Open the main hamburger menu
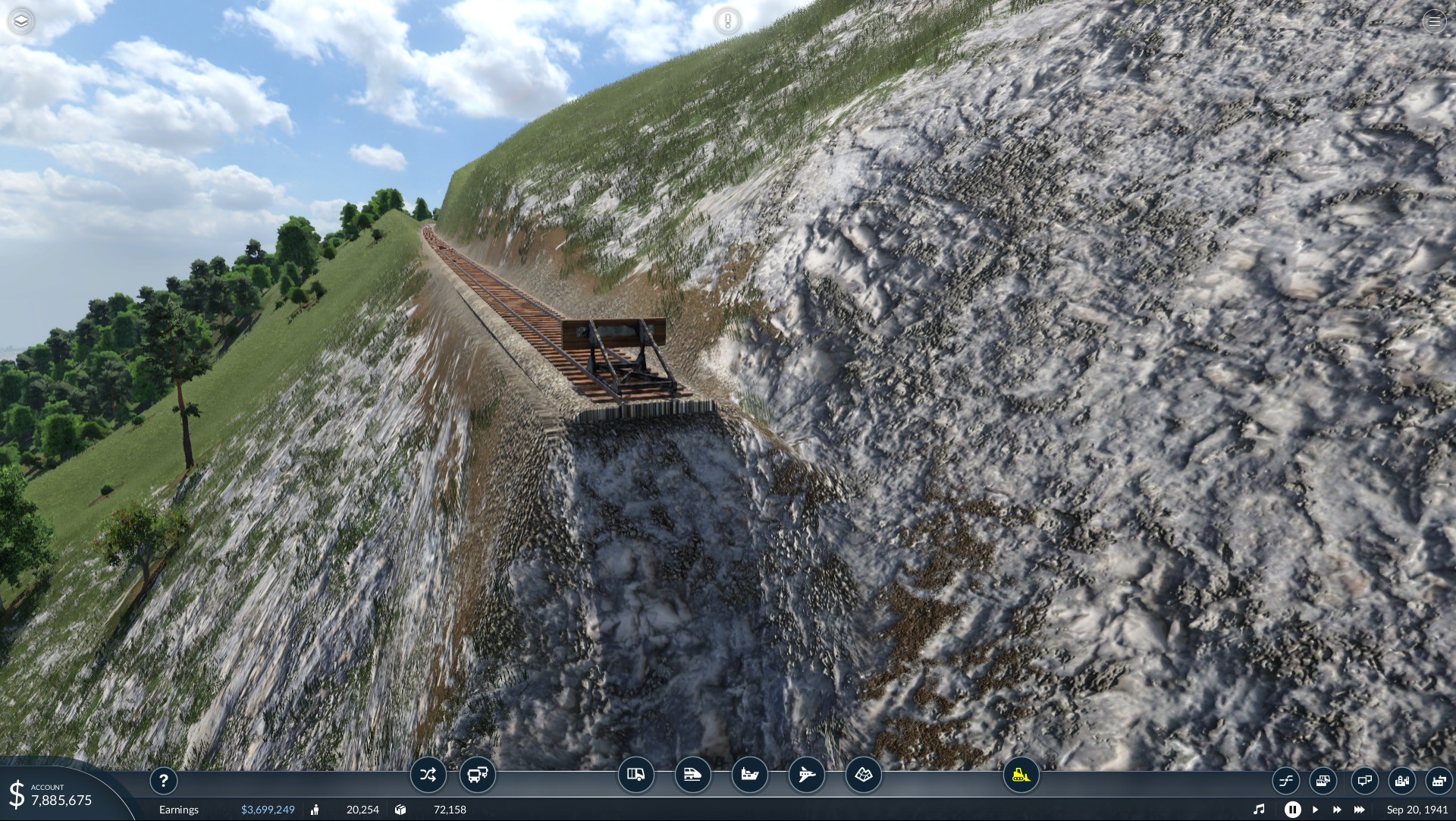Viewport: 1456px width, 821px height. pos(1434,21)
